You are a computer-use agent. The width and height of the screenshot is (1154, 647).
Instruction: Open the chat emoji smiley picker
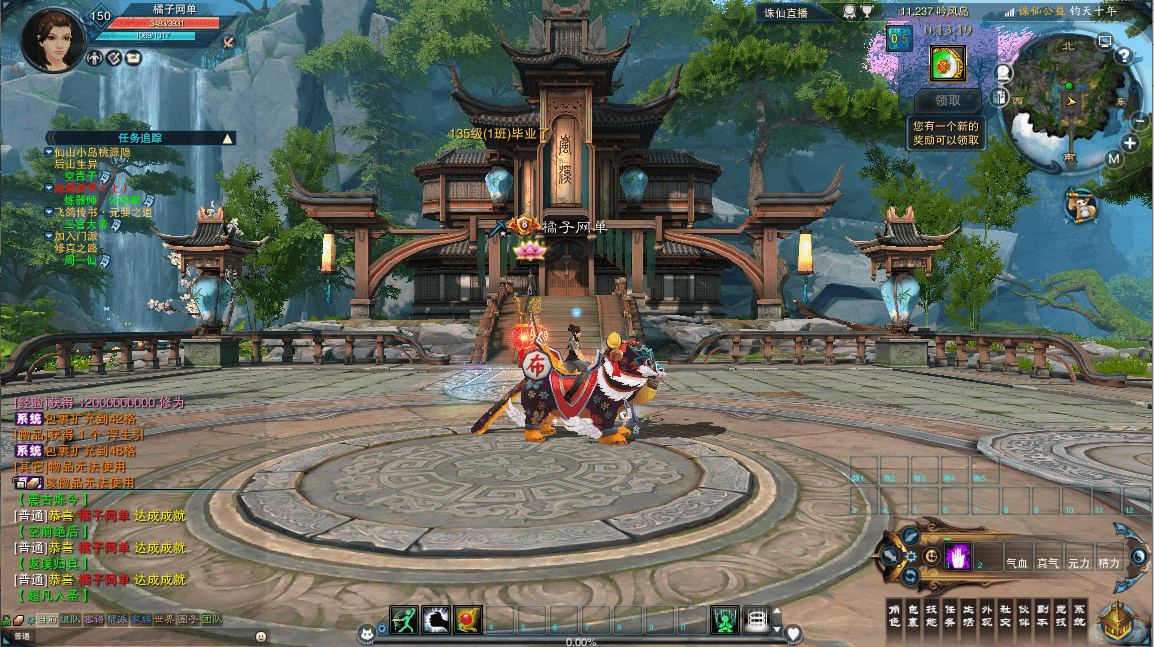click(261, 636)
